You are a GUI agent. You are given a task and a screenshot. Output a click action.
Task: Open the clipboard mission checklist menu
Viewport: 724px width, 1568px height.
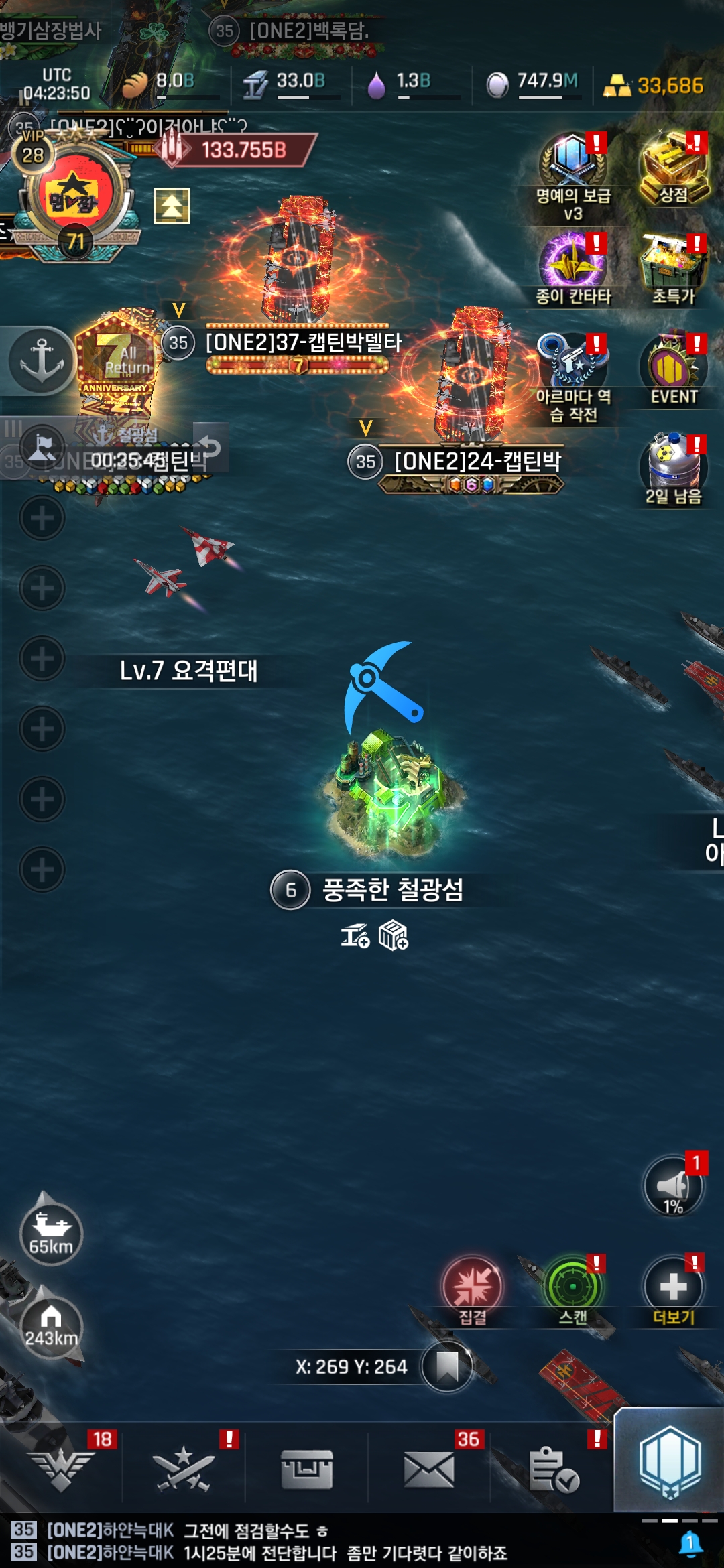[552, 1469]
